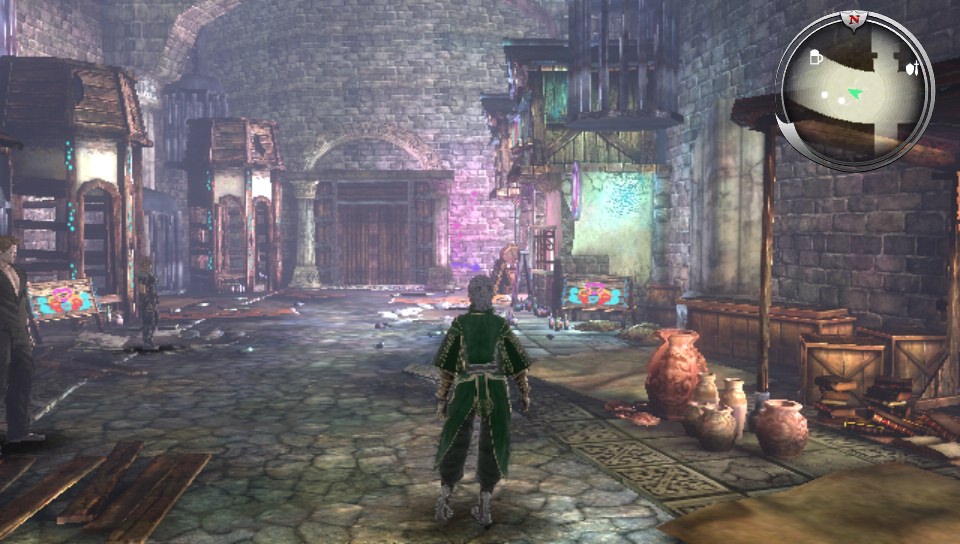
Task: Click the red N compass marker
Action: point(853,19)
